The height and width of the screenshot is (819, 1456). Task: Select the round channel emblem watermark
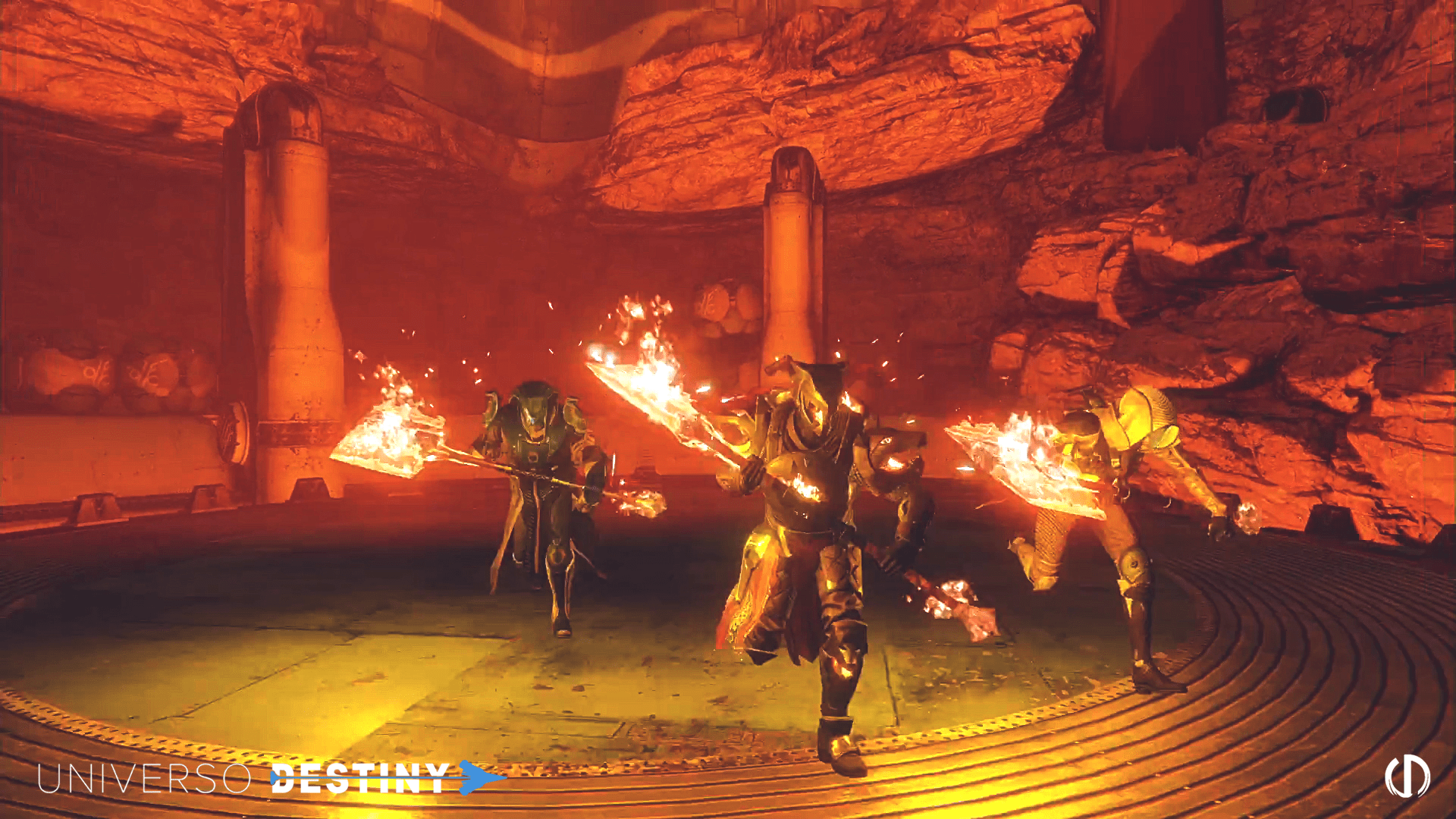(x=1407, y=777)
